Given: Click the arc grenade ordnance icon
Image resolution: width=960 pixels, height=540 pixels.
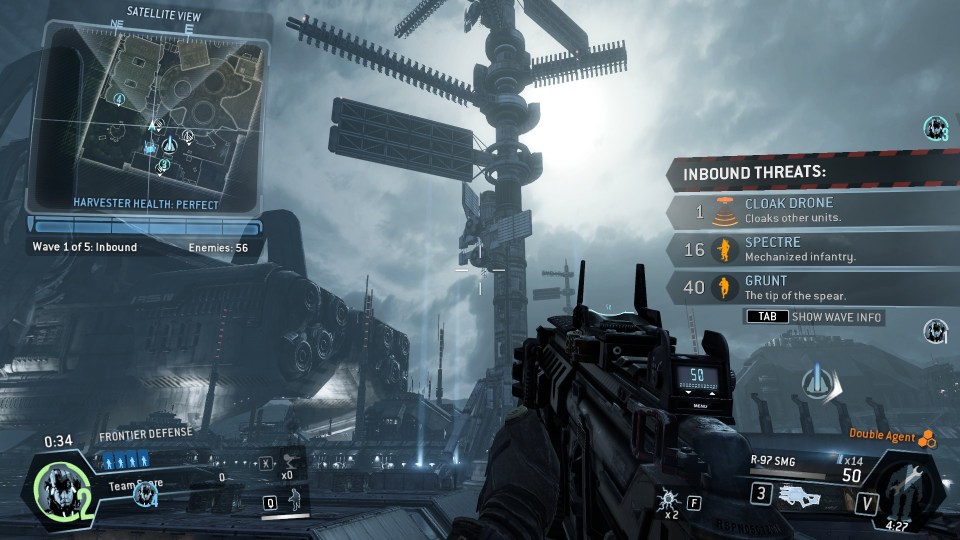Looking at the screenshot, I should [x=666, y=497].
